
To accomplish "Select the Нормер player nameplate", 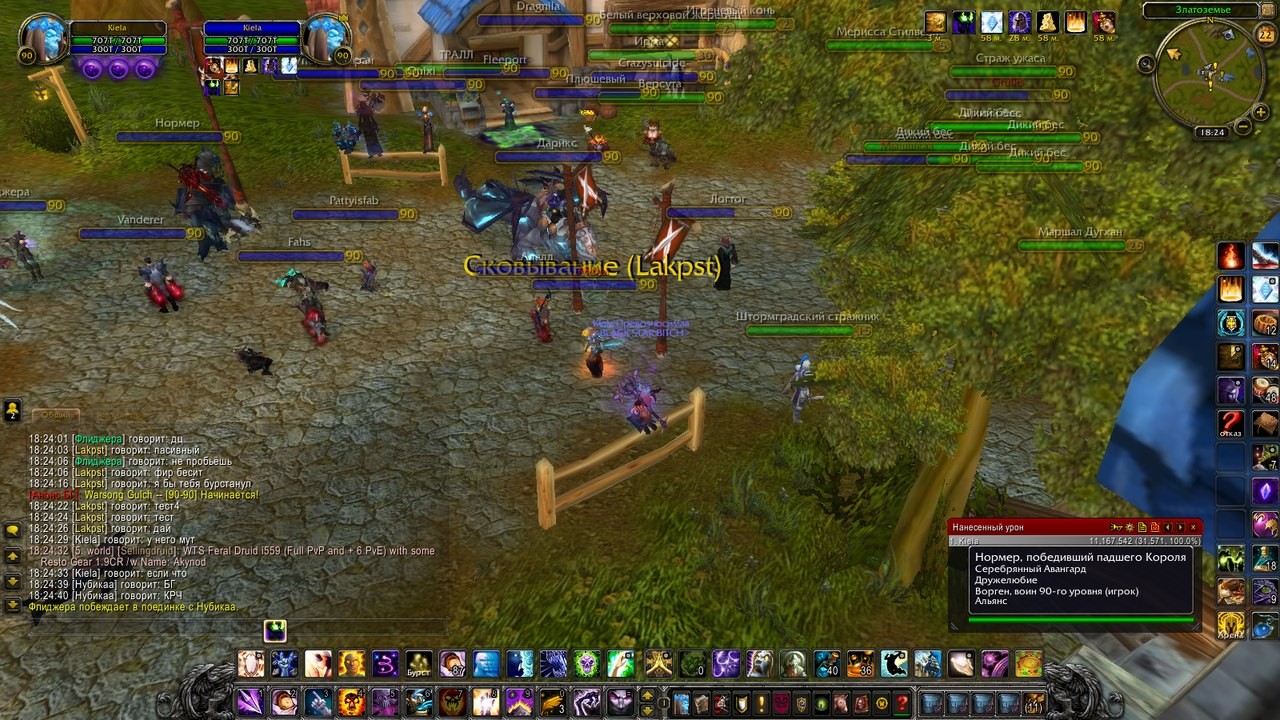I will pyautogui.click(x=177, y=124).
